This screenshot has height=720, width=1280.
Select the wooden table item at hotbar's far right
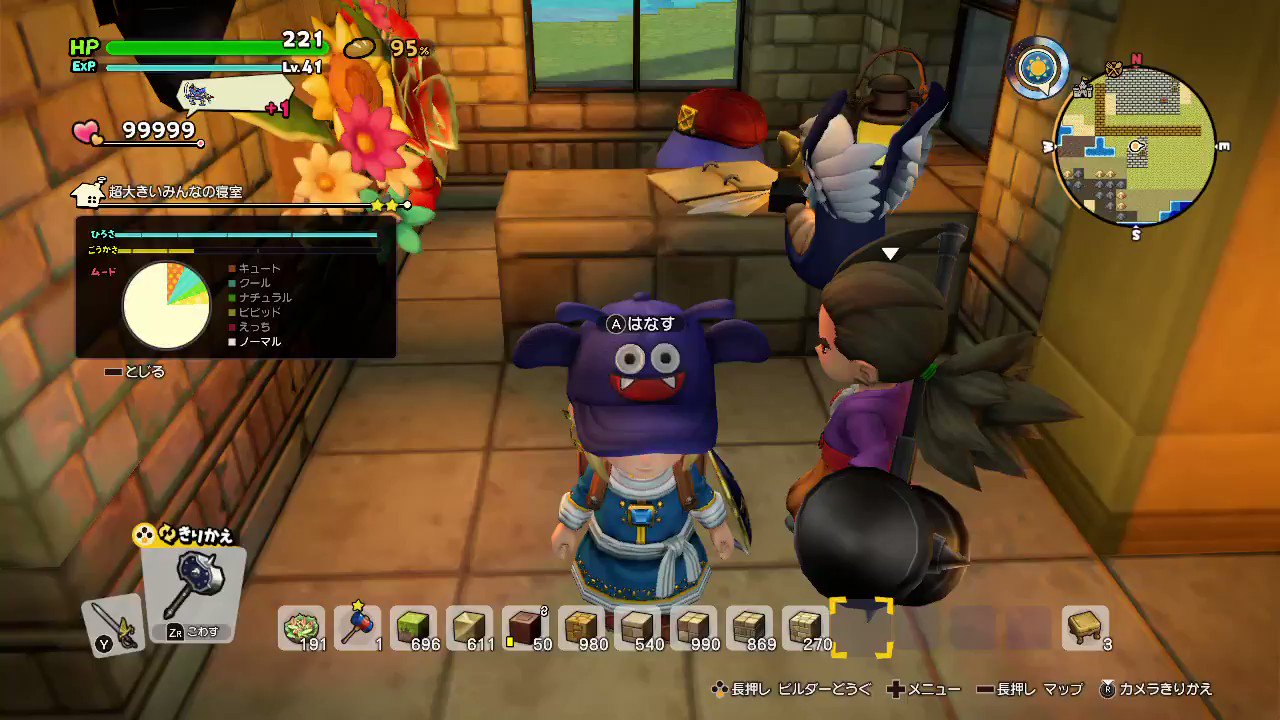(x=1085, y=630)
